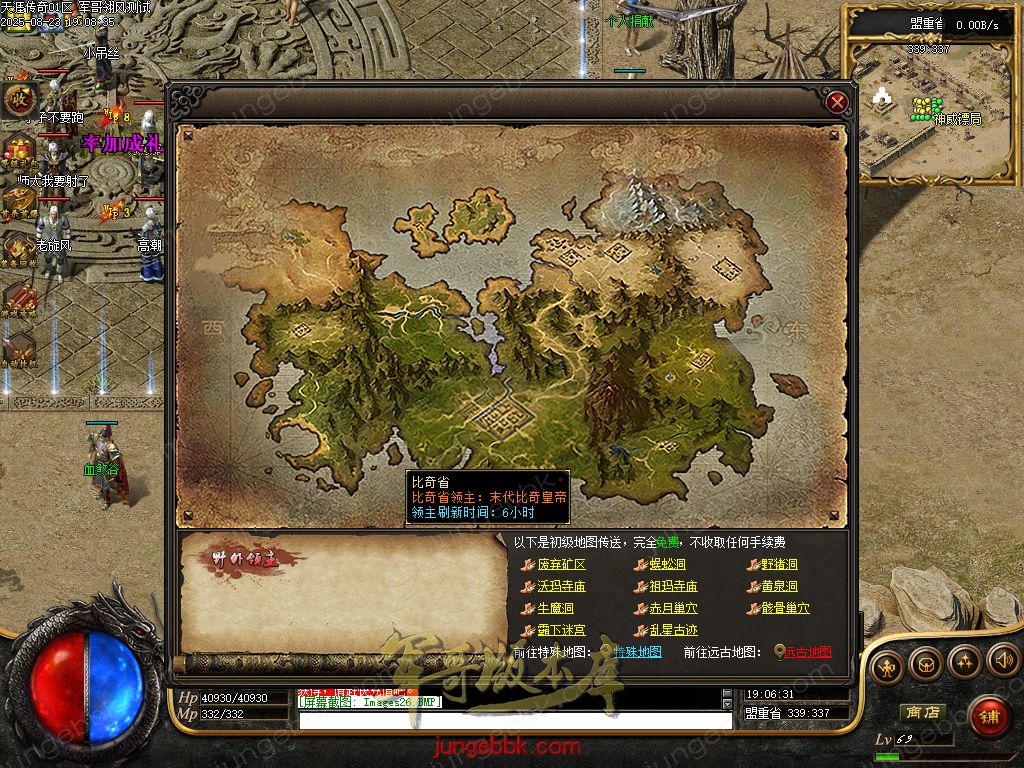The image size is (1024, 768).
Task: Open the bag inventory icon
Action: (x=924, y=663)
